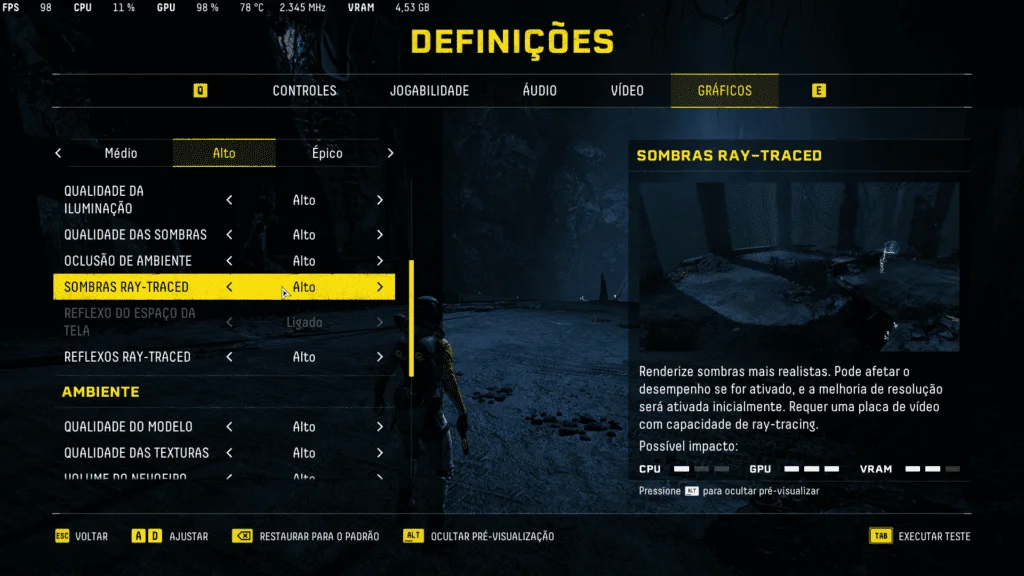Increase Sombras Ray-Traced with right arrow
Image resolution: width=1024 pixels, height=576 pixels.
[x=380, y=287]
